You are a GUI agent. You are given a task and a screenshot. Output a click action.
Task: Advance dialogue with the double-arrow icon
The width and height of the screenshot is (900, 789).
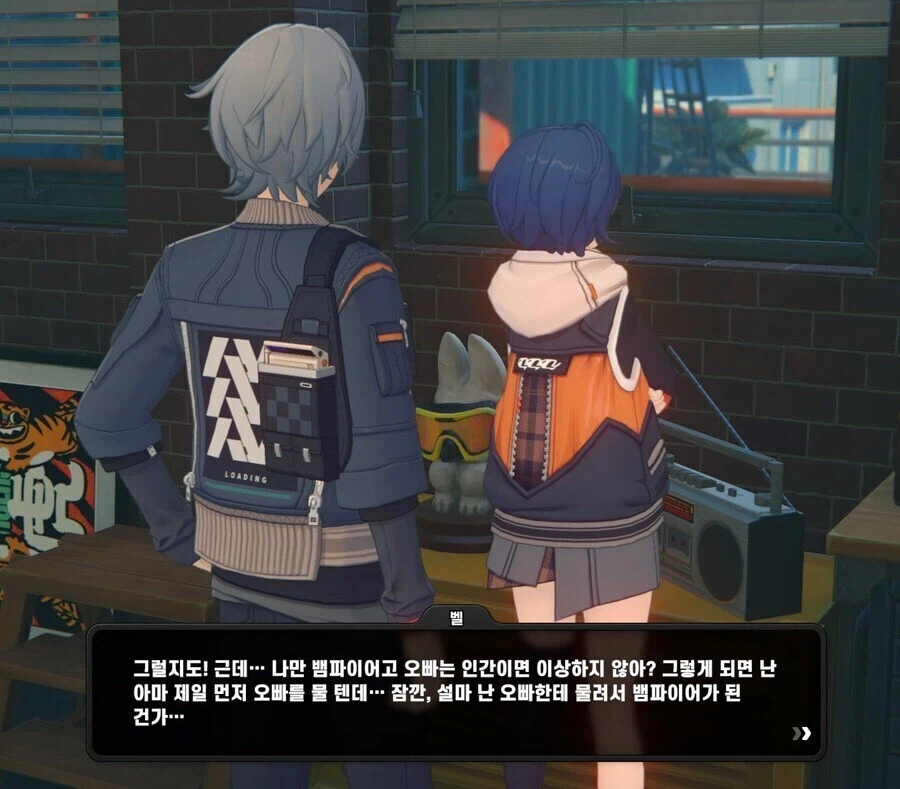coord(801,734)
